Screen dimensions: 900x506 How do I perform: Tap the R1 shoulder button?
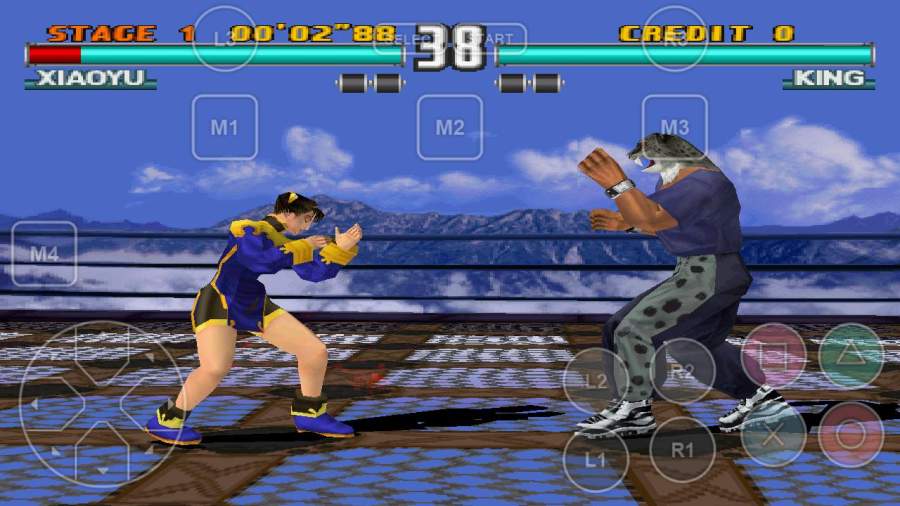[682, 450]
